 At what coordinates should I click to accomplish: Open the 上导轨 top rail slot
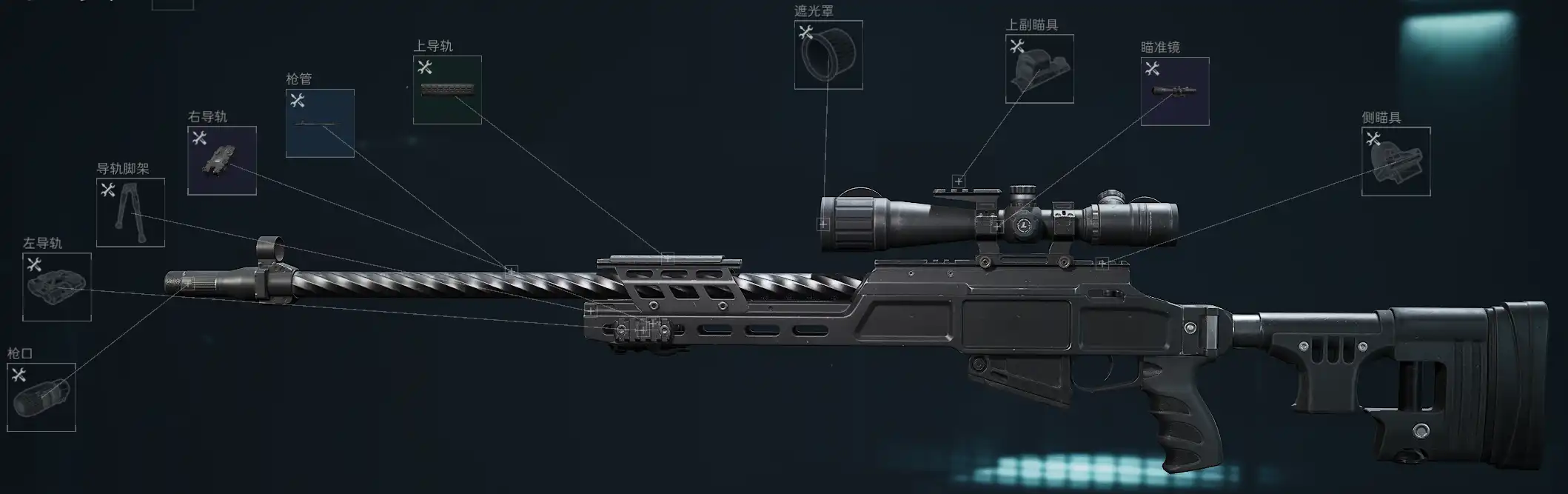point(447,90)
